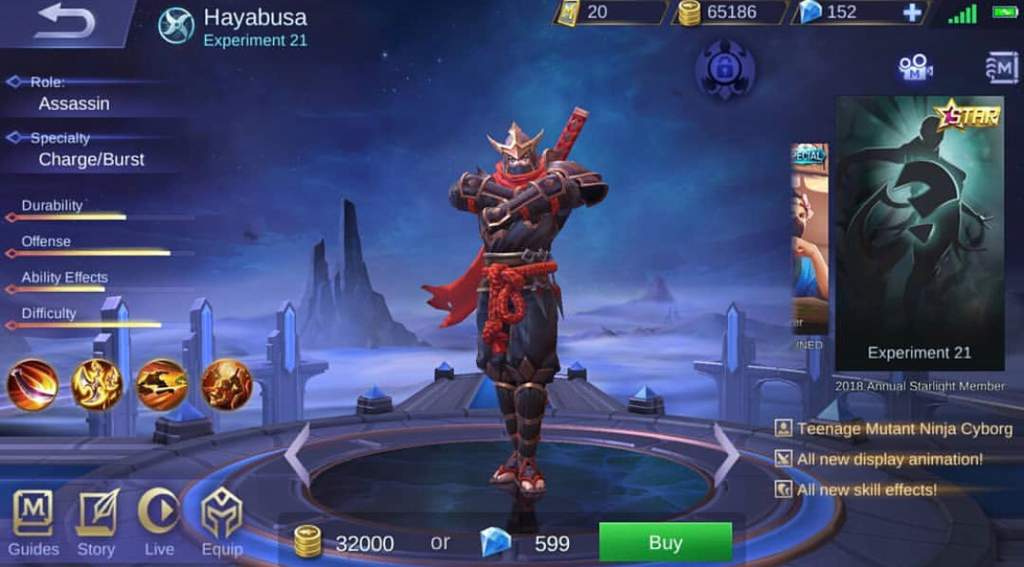
Task: Select the Experiment 21 skin card
Action: (x=919, y=234)
